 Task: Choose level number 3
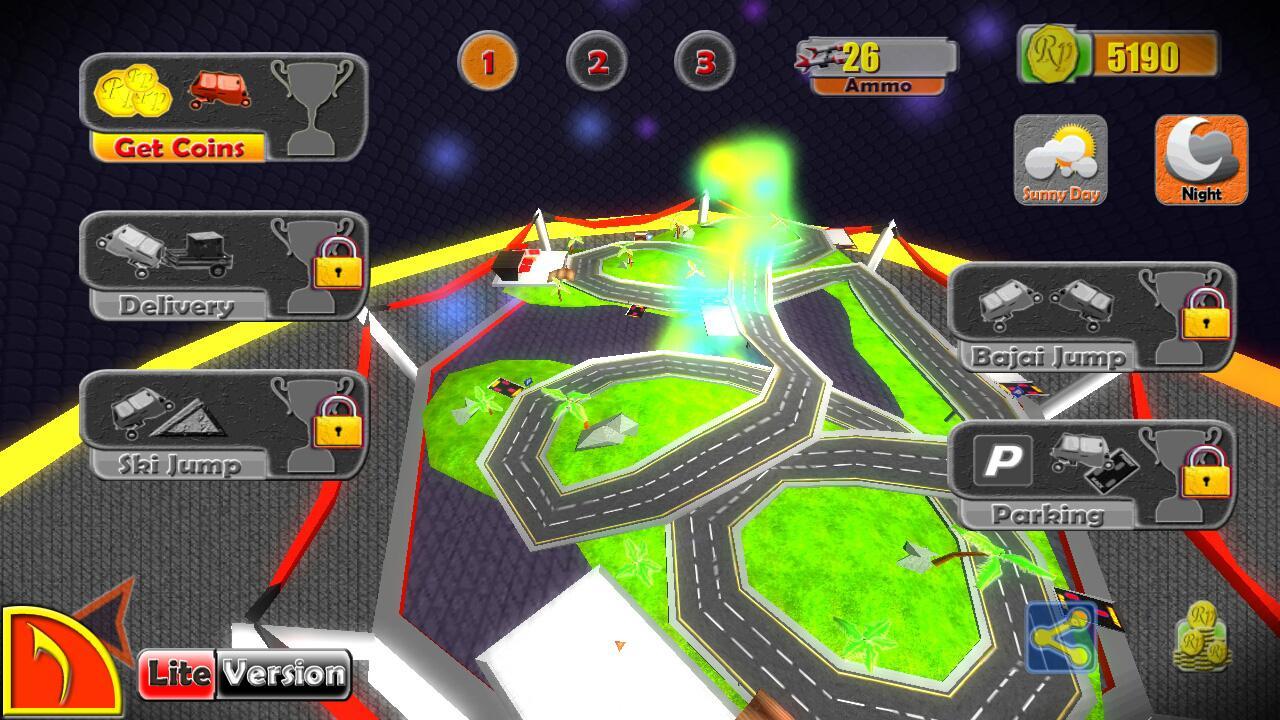point(705,62)
